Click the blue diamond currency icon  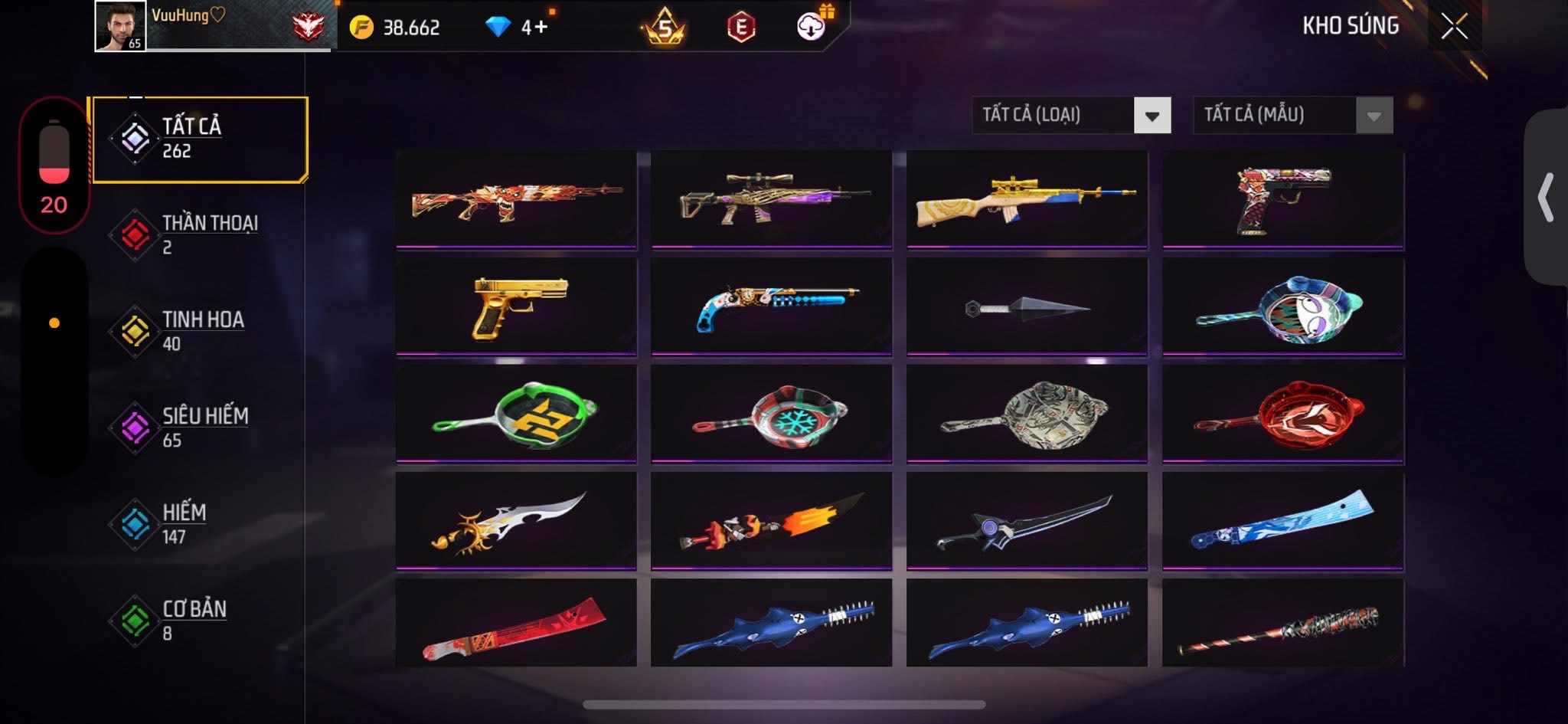pos(498,28)
